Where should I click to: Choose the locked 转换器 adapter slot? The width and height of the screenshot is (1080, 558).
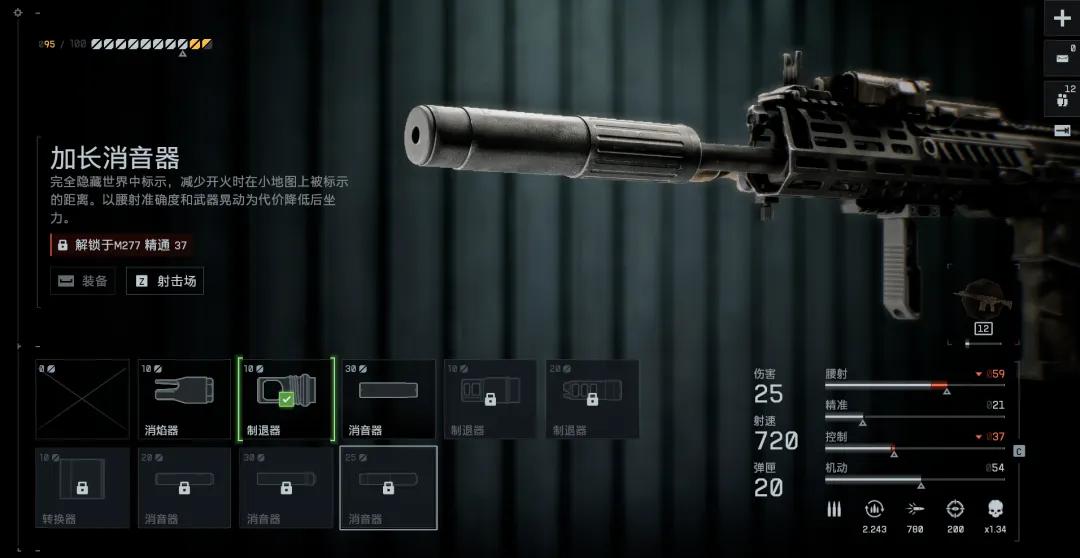(x=83, y=488)
